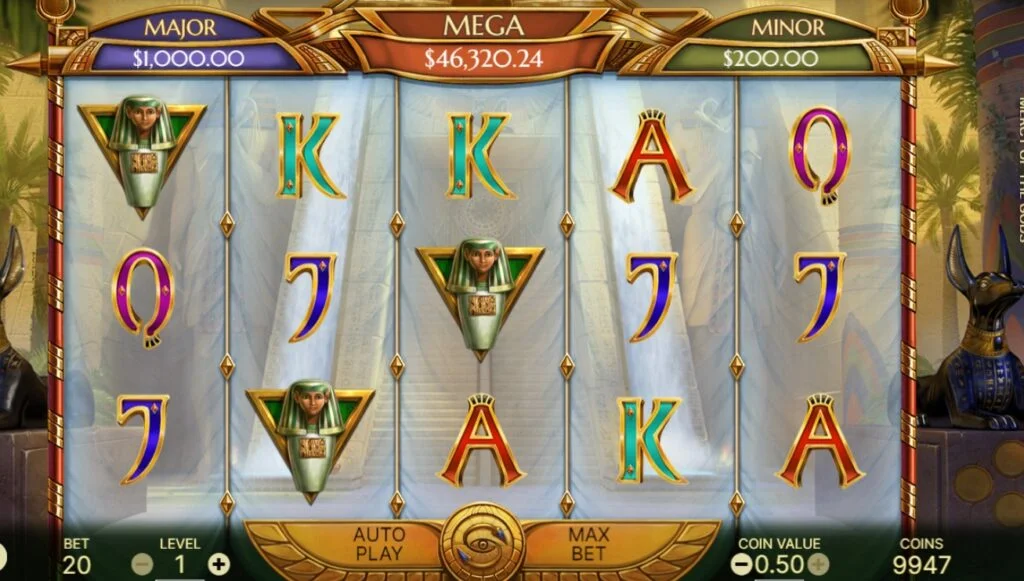Activate Auto Play
Viewport: 1024px width, 581px height.
click(x=378, y=544)
